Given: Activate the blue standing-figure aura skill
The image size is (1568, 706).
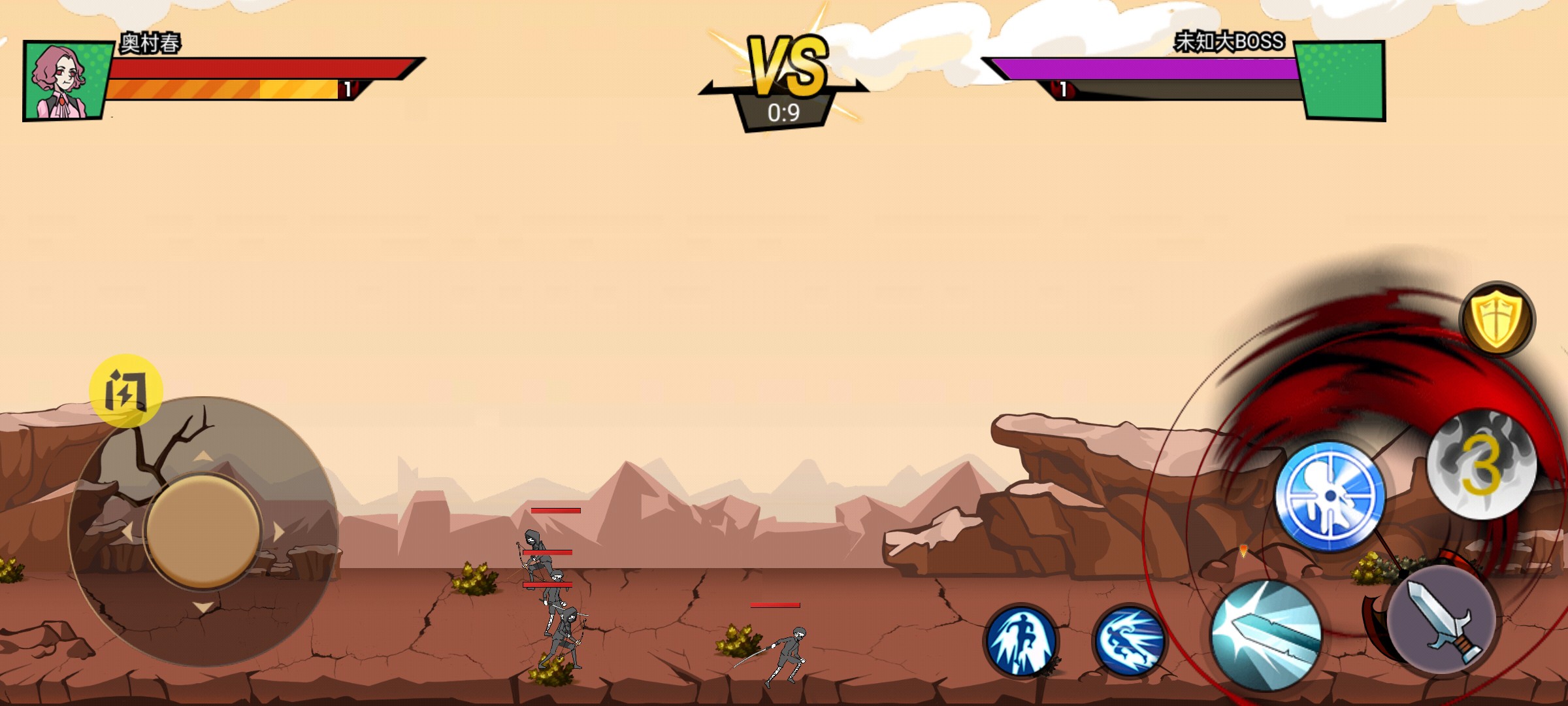Looking at the screenshot, I should coord(1021,641).
